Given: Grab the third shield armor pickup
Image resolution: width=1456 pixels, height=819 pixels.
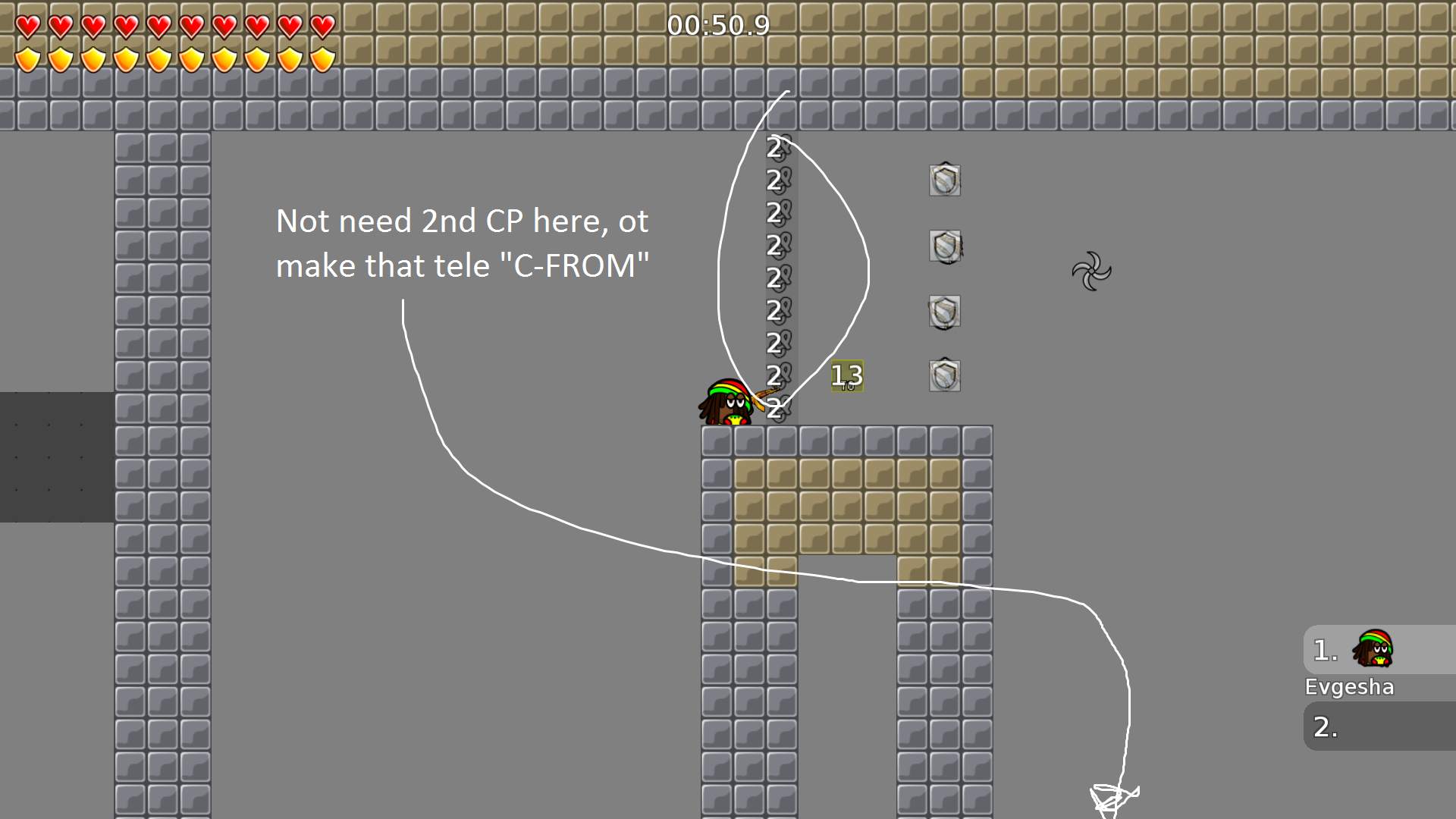Looking at the screenshot, I should 944,311.
